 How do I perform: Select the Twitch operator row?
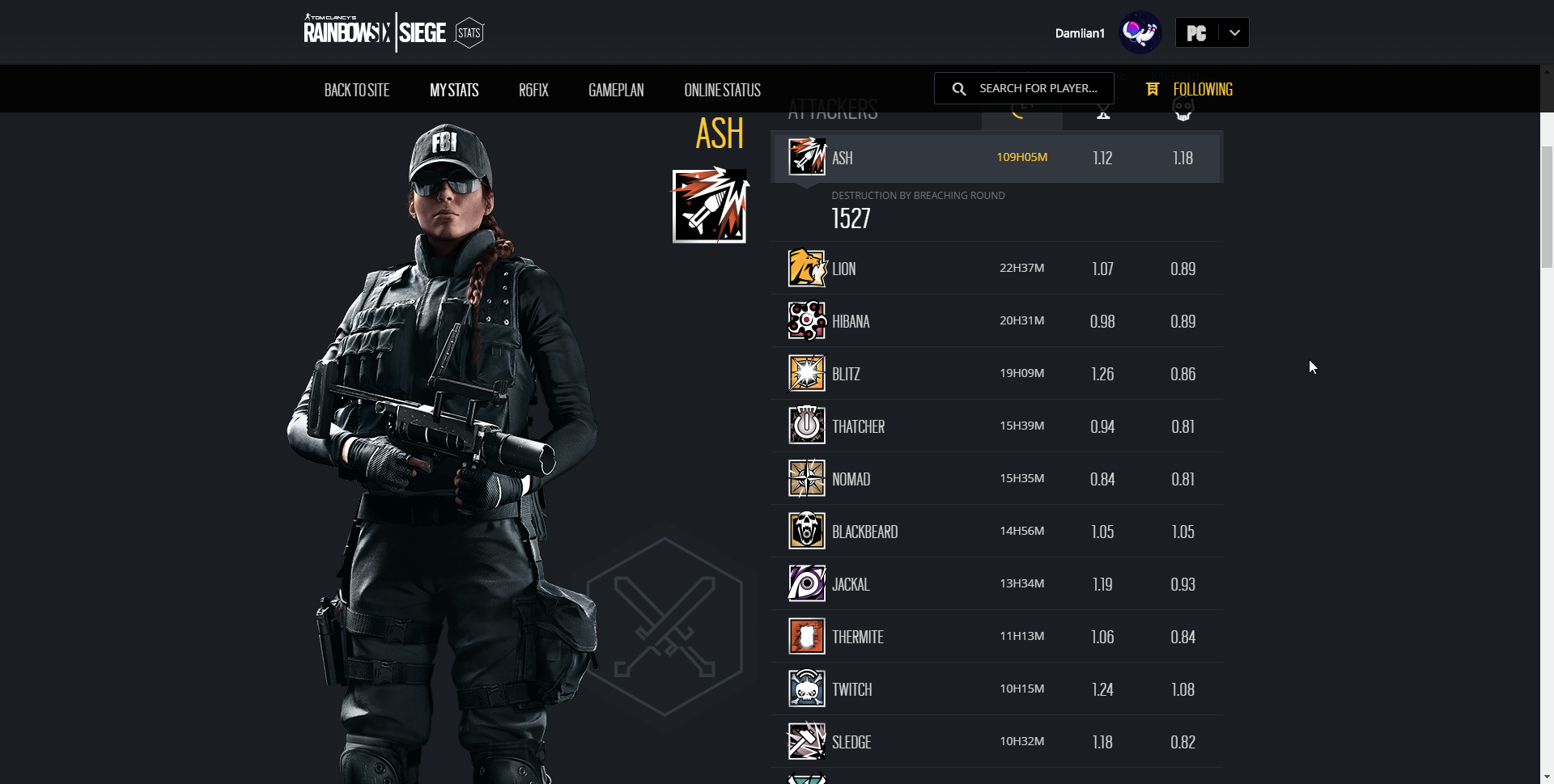coord(996,689)
